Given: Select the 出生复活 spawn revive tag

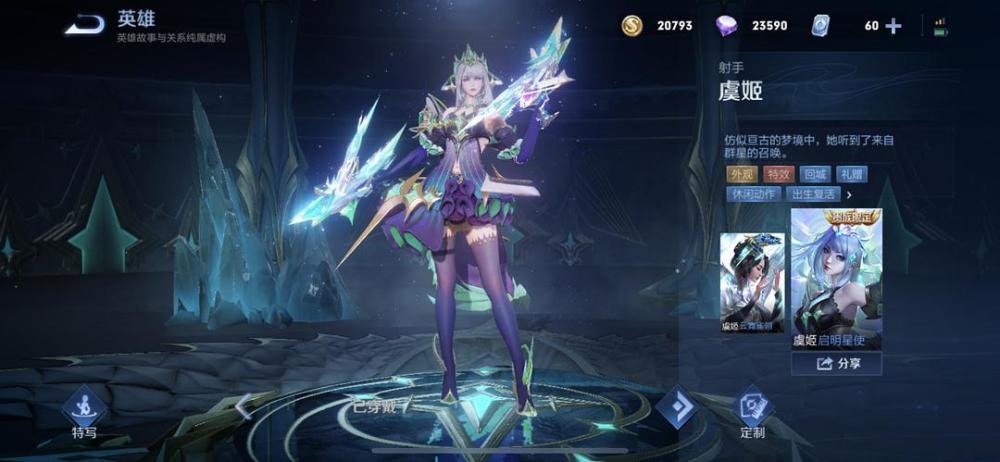Looking at the screenshot, I should point(813,194).
